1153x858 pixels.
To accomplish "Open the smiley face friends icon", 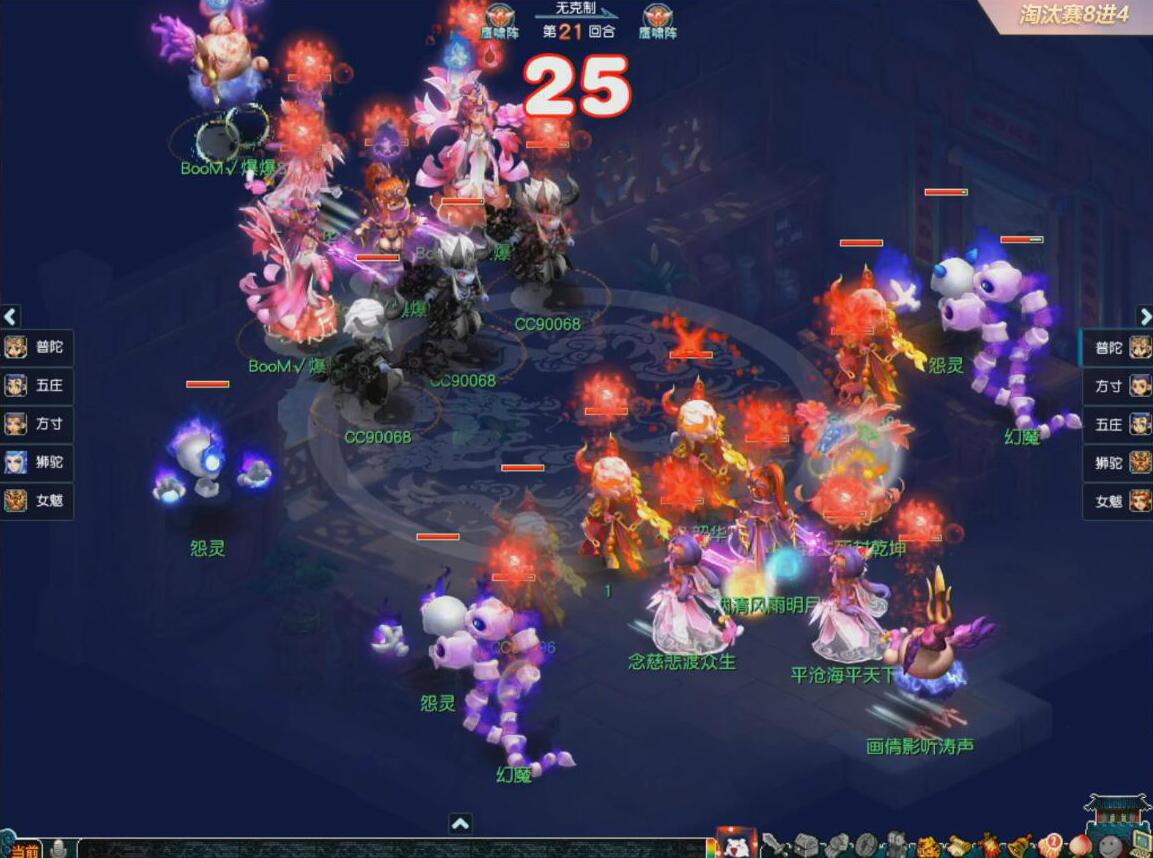I will pyautogui.click(x=1110, y=846).
